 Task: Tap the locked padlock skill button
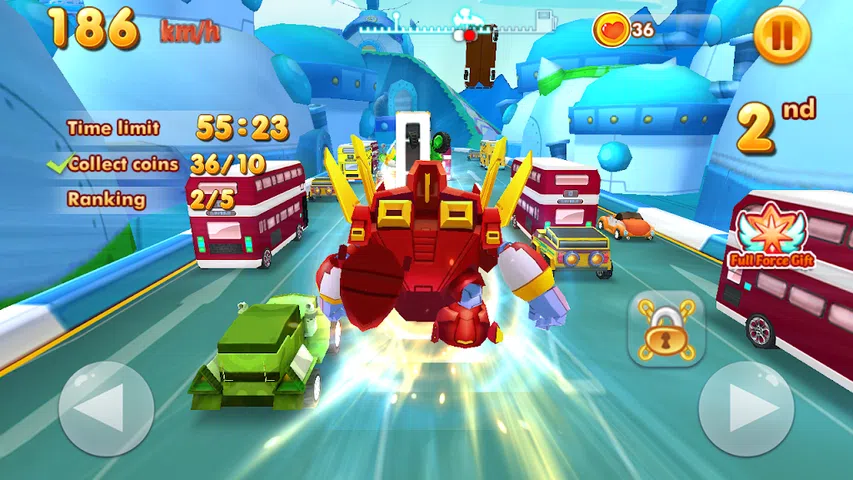(x=664, y=329)
